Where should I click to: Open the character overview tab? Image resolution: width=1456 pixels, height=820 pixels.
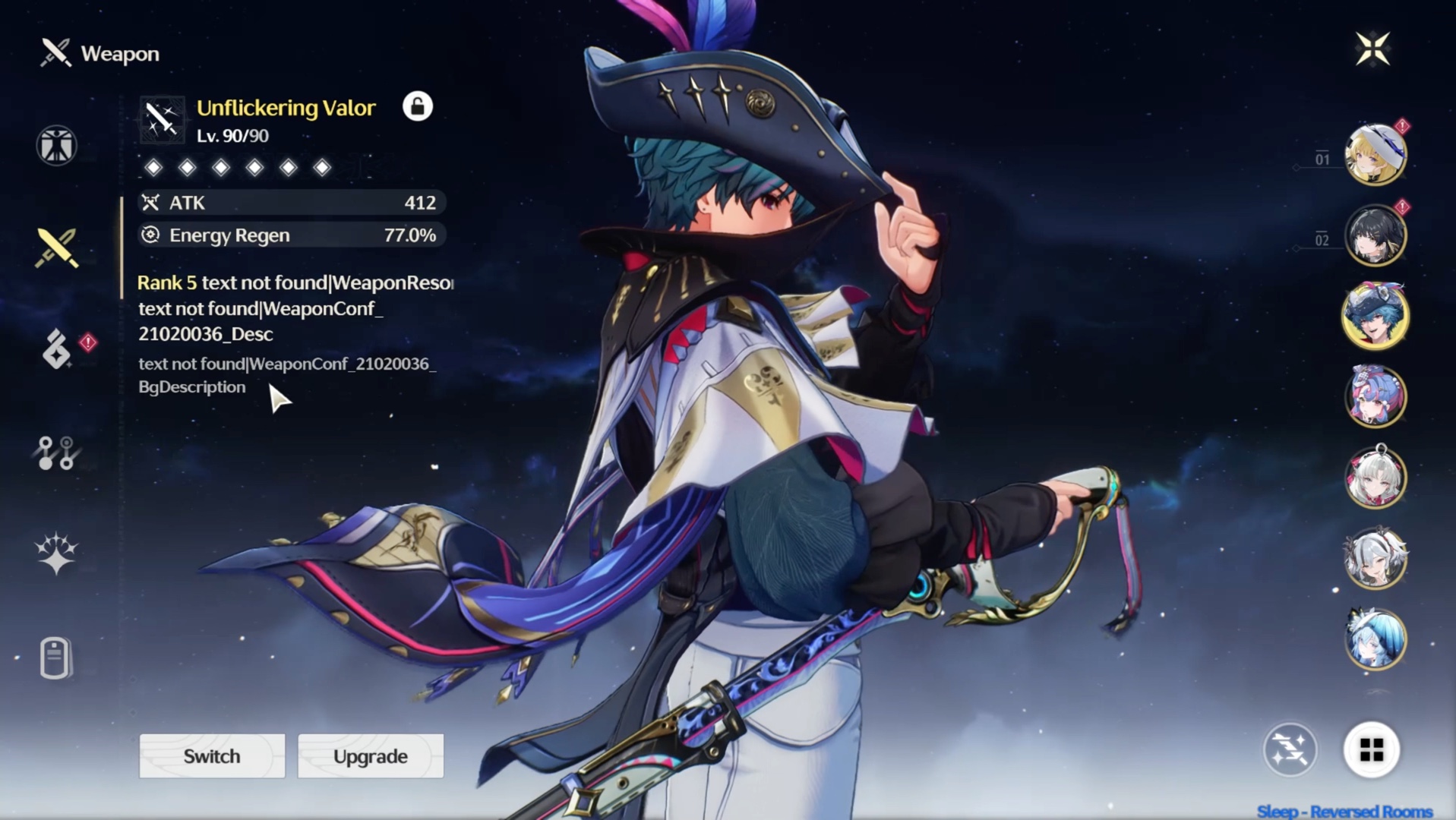pyautogui.click(x=56, y=145)
